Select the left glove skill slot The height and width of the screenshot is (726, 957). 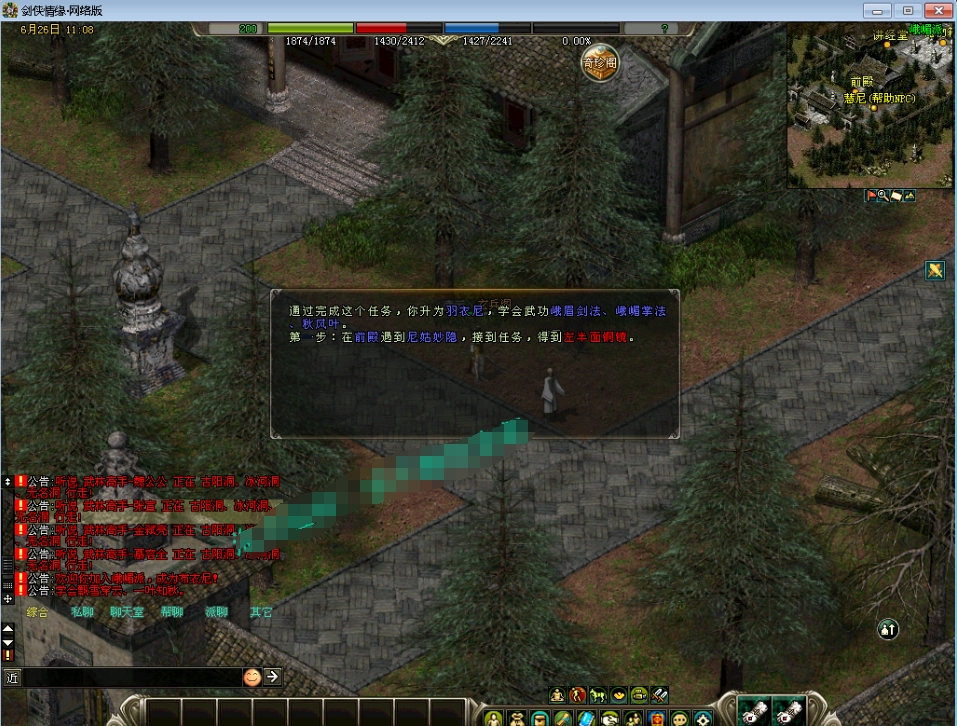[x=753, y=711]
